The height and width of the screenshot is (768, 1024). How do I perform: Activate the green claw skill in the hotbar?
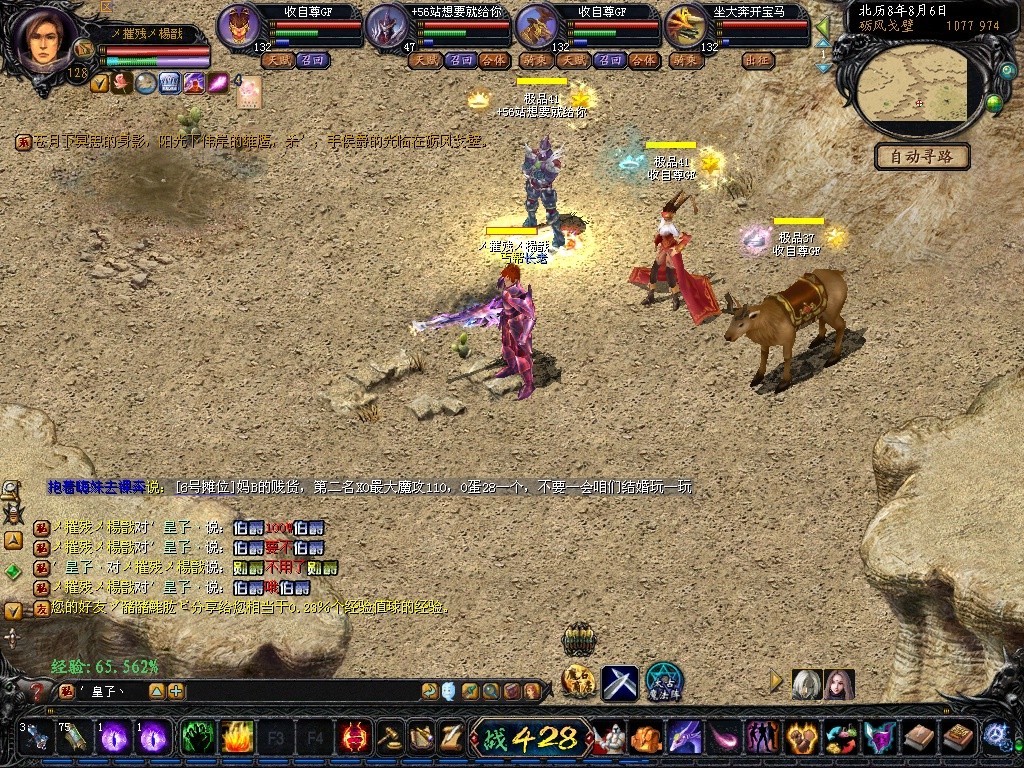click(197, 738)
